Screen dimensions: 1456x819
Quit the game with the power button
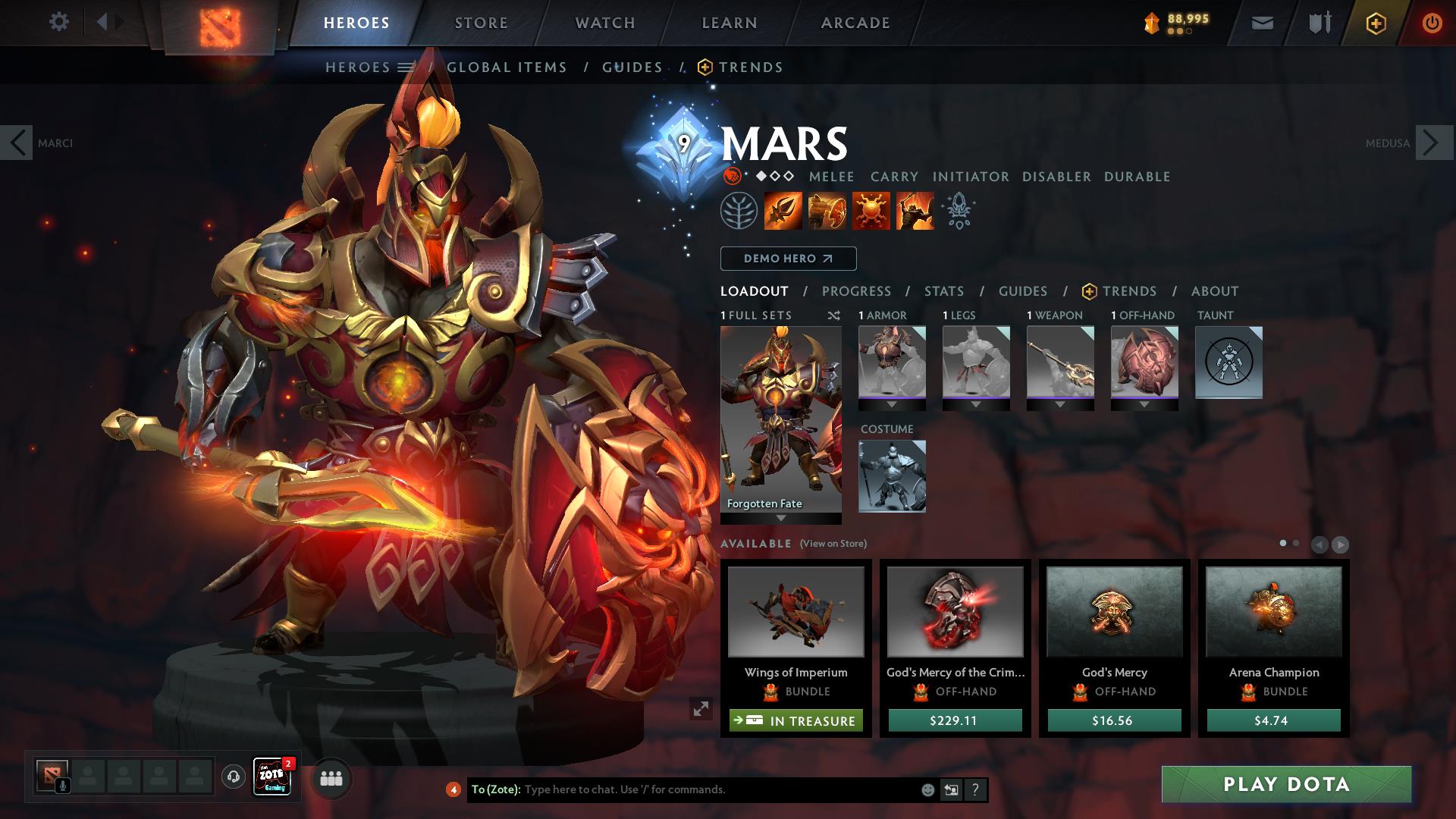[x=1431, y=23]
